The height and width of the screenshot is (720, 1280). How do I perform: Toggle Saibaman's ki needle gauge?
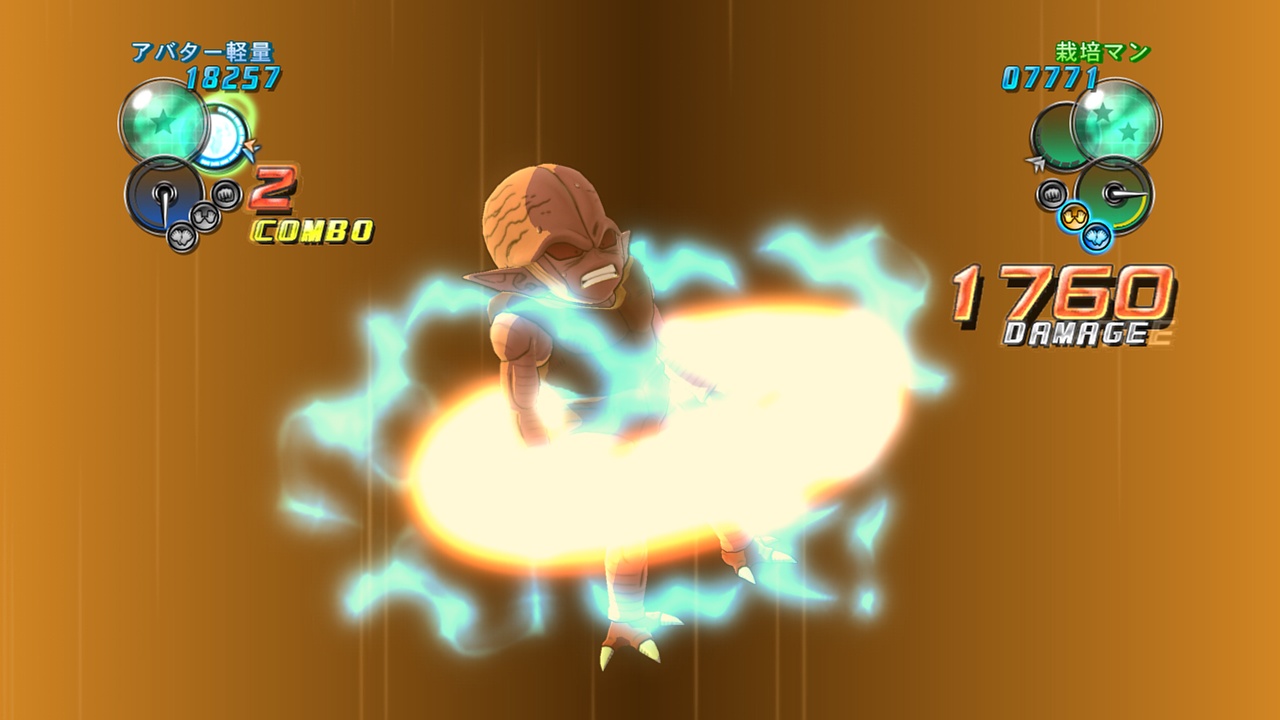[x=1115, y=192]
